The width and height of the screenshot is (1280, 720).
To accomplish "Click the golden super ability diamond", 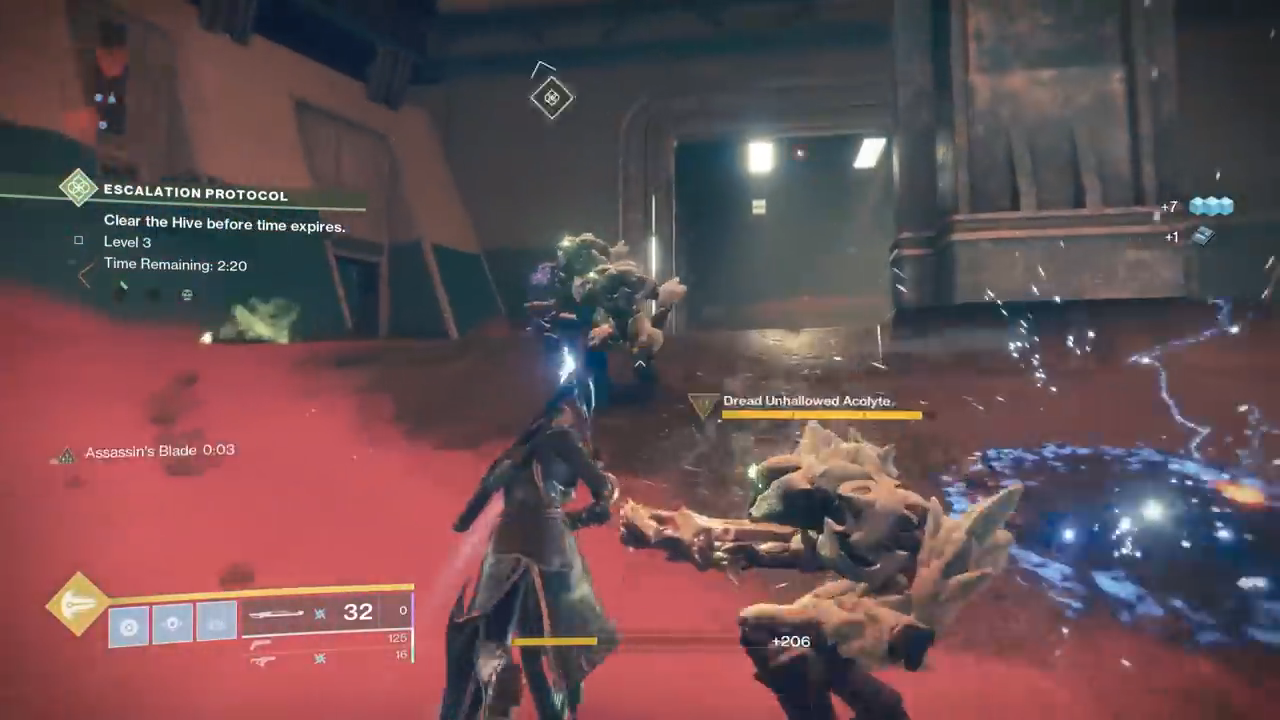I will tap(78, 603).
